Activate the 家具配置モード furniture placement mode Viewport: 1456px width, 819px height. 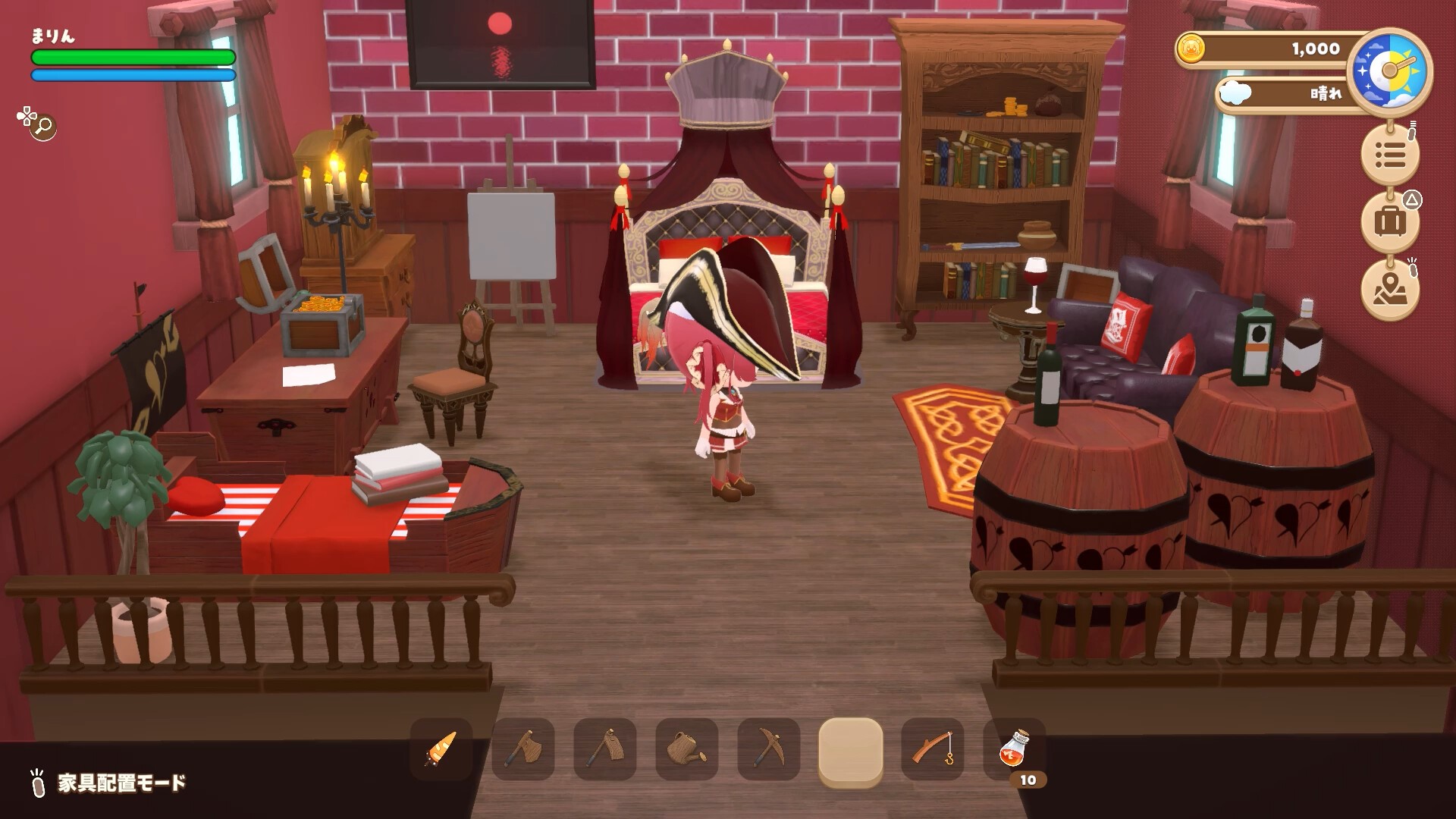click(x=121, y=783)
